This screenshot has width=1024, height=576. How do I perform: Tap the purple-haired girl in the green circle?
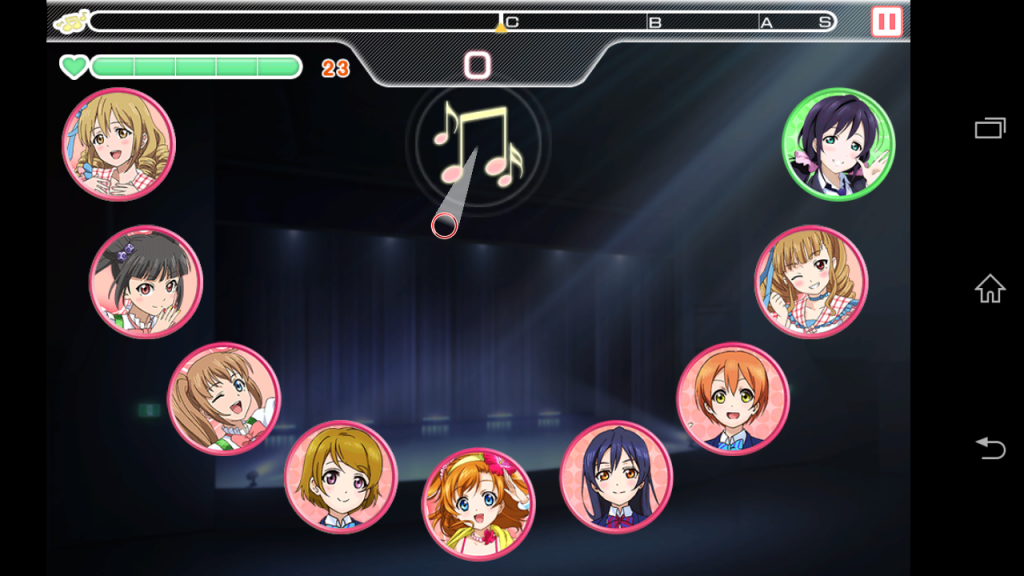click(838, 144)
